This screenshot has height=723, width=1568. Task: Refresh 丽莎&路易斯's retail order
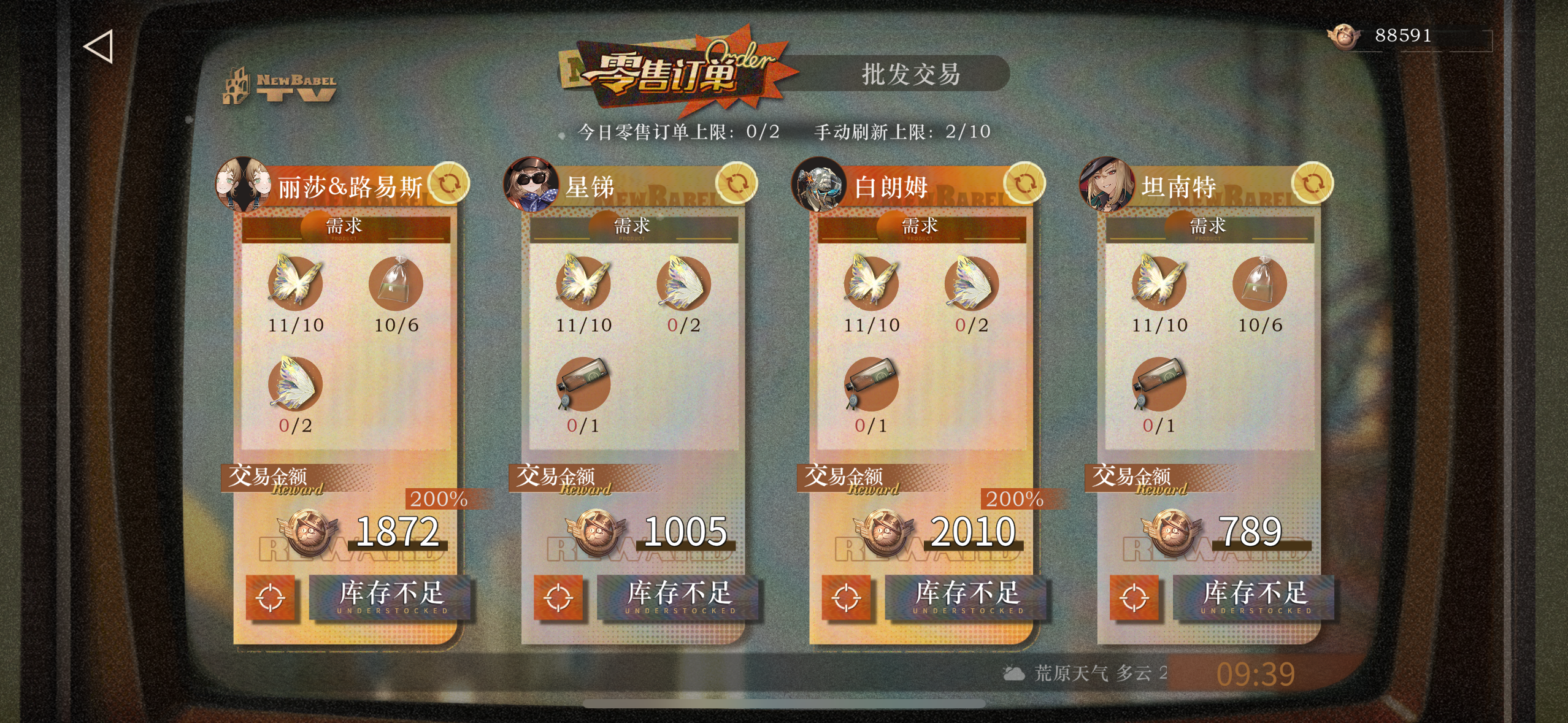[x=448, y=183]
